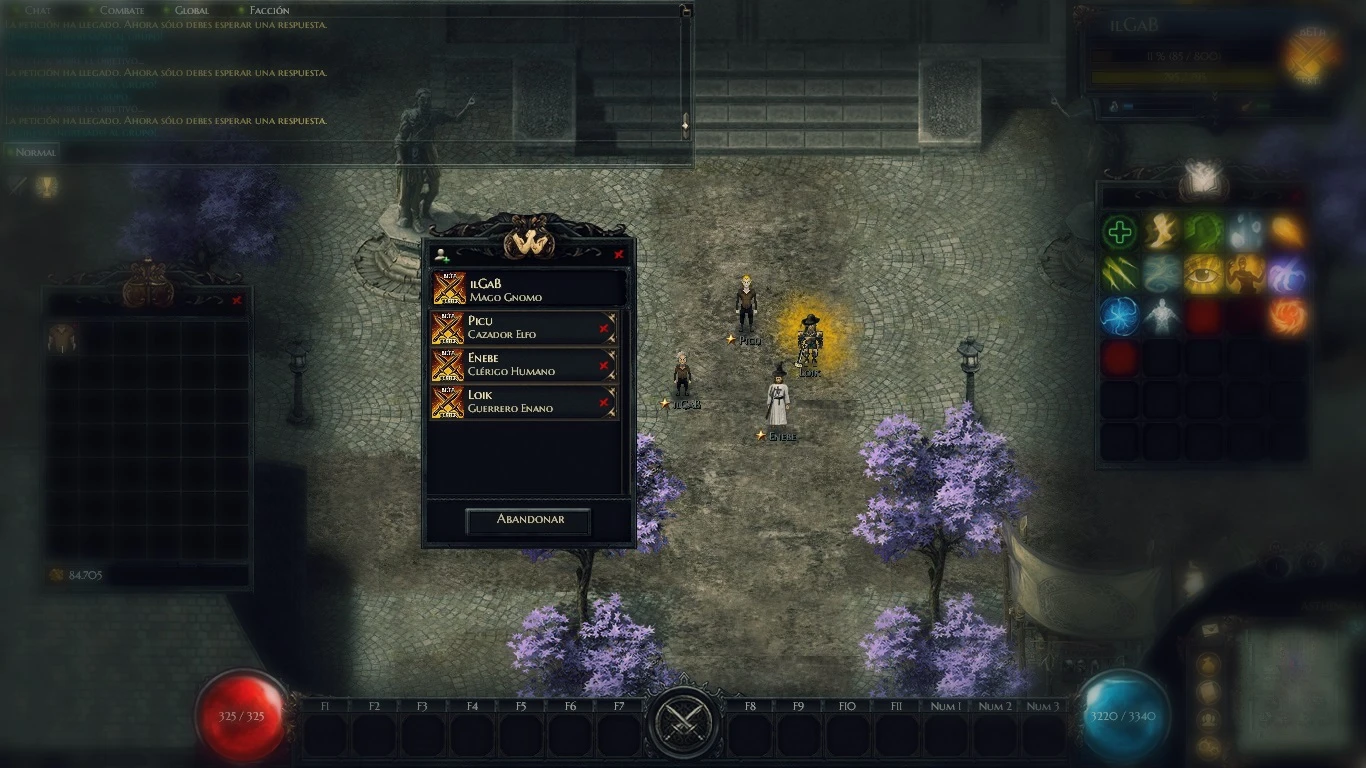Switch to the Combate chat tab
The image size is (1366, 768).
click(121, 11)
